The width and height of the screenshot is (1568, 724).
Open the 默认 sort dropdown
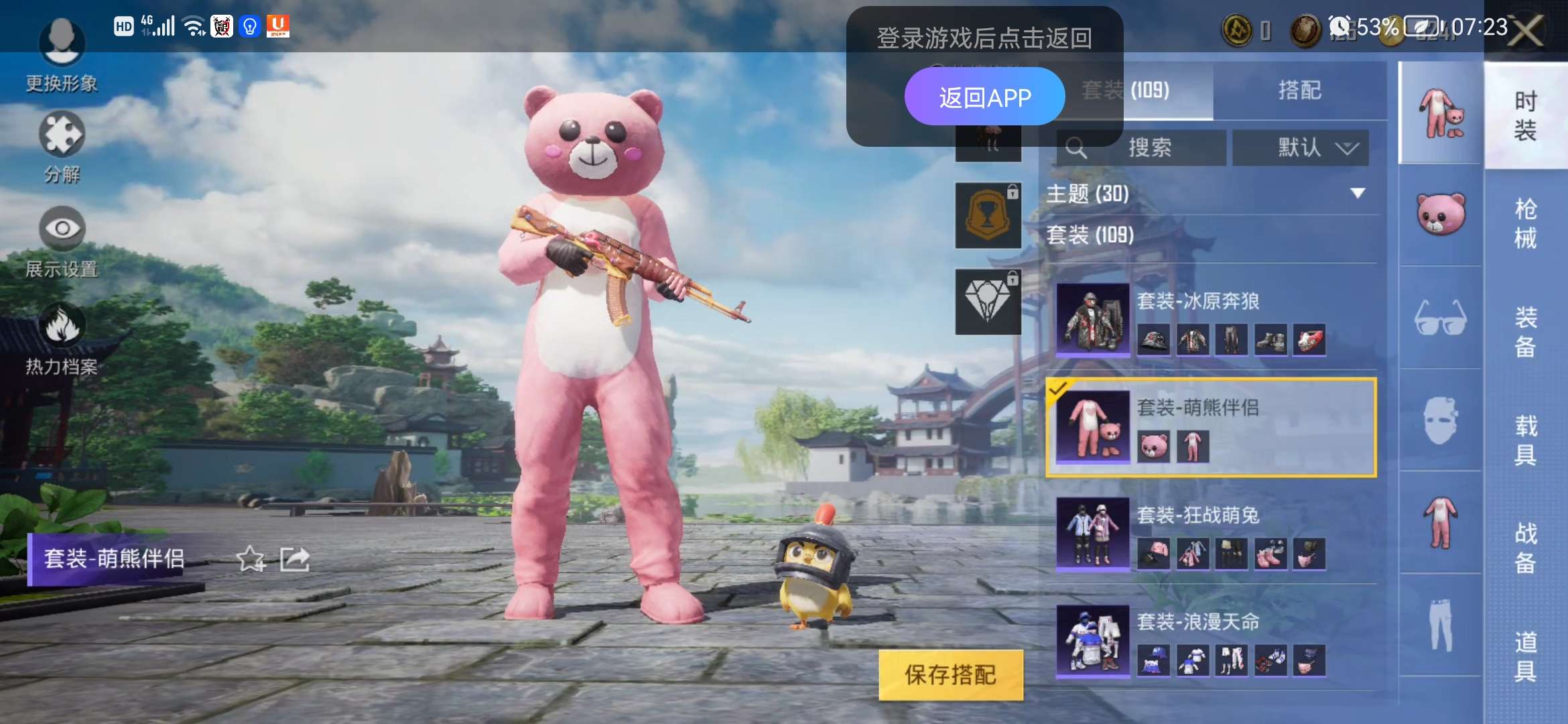[1300, 147]
